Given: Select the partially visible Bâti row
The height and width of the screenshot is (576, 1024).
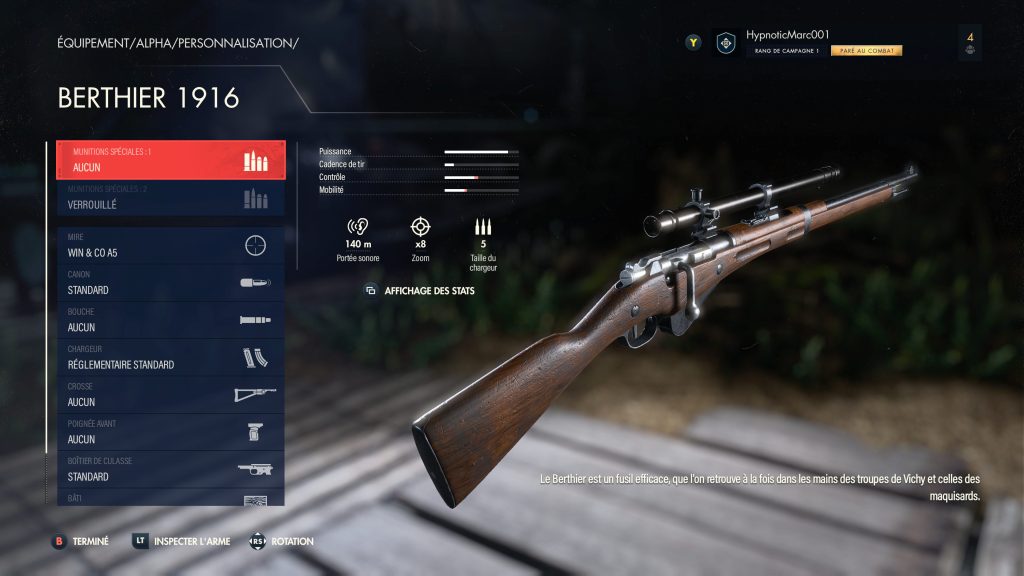Looking at the screenshot, I should 170,498.
